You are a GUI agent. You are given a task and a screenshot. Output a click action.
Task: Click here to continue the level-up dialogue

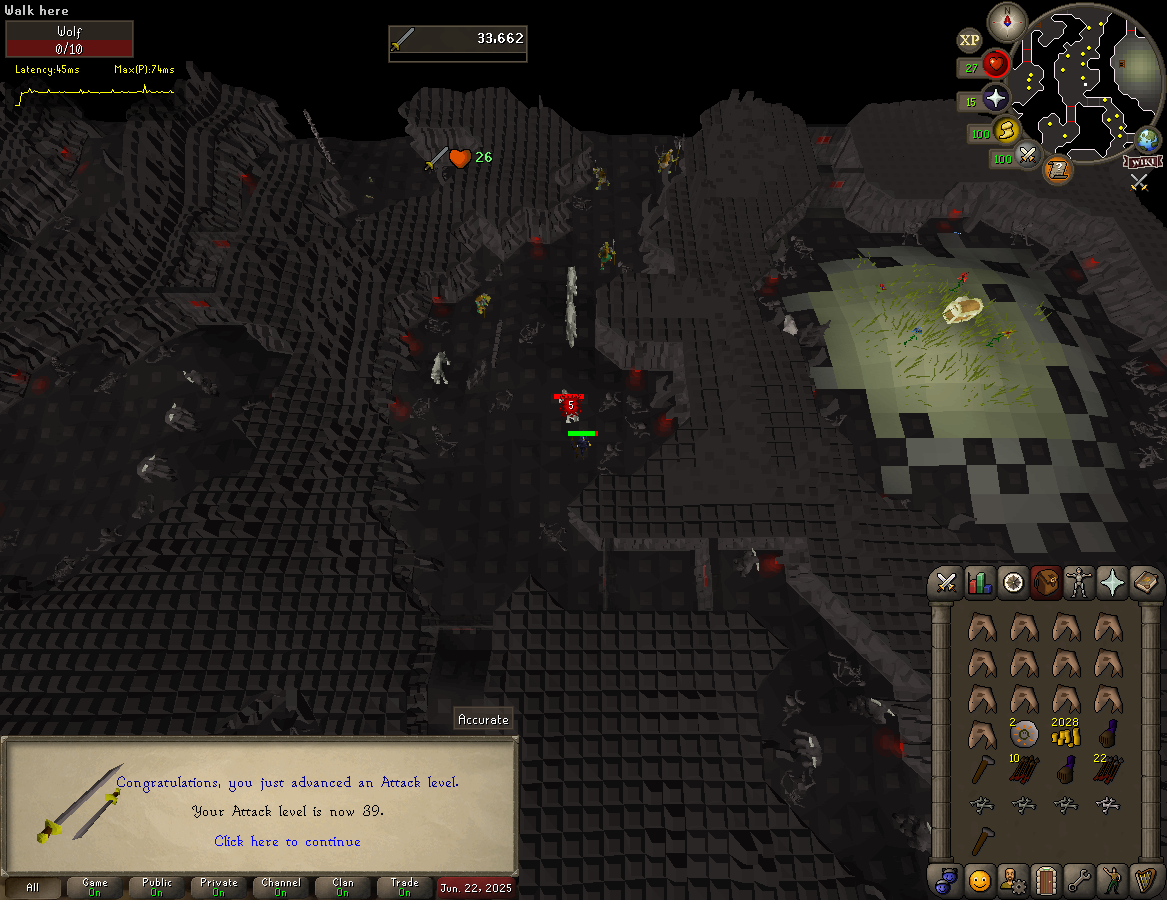[287, 841]
